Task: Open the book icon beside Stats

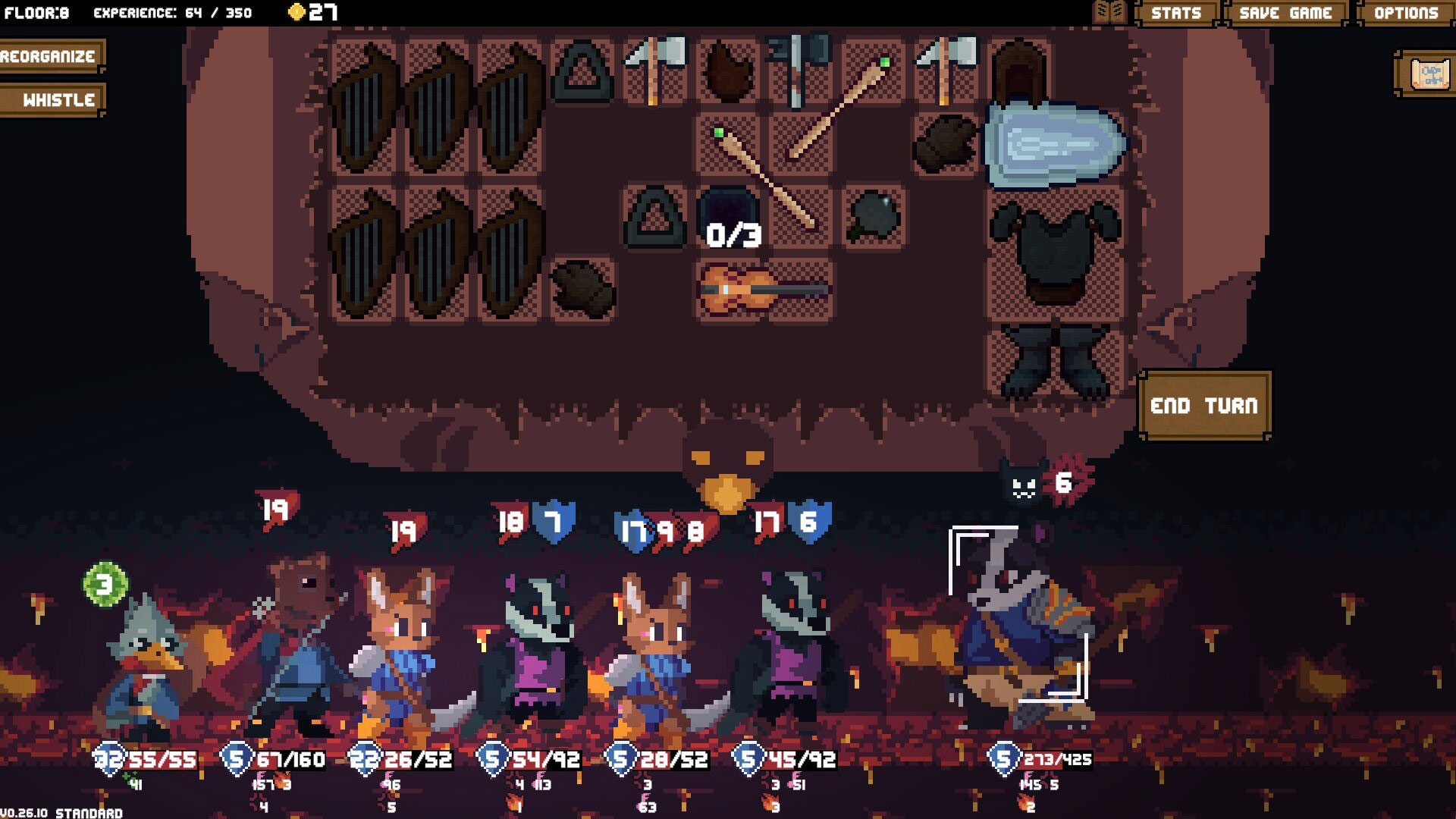Action: point(1110,13)
